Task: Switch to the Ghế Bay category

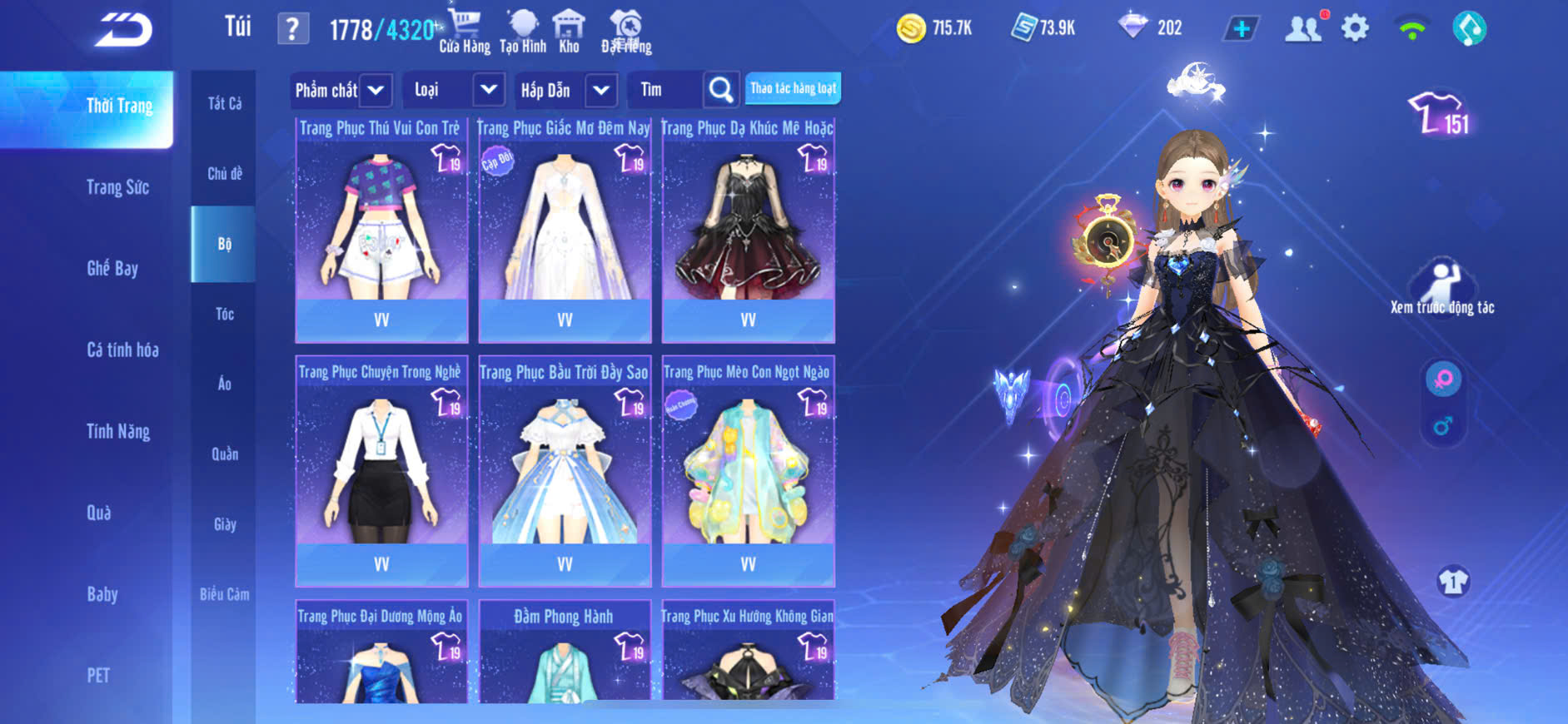Action: [x=112, y=268]
